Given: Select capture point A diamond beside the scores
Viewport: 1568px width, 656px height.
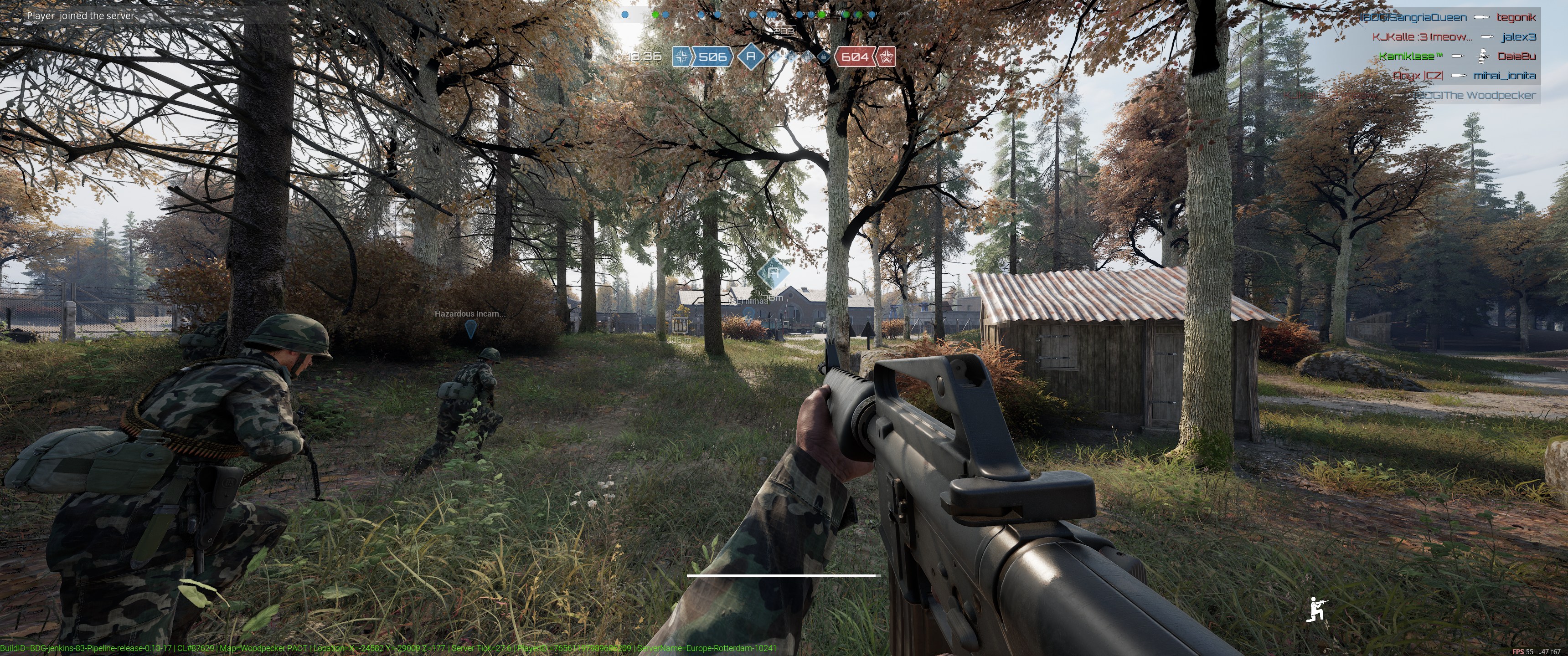Looking at the screenshot, I should 751,56.
